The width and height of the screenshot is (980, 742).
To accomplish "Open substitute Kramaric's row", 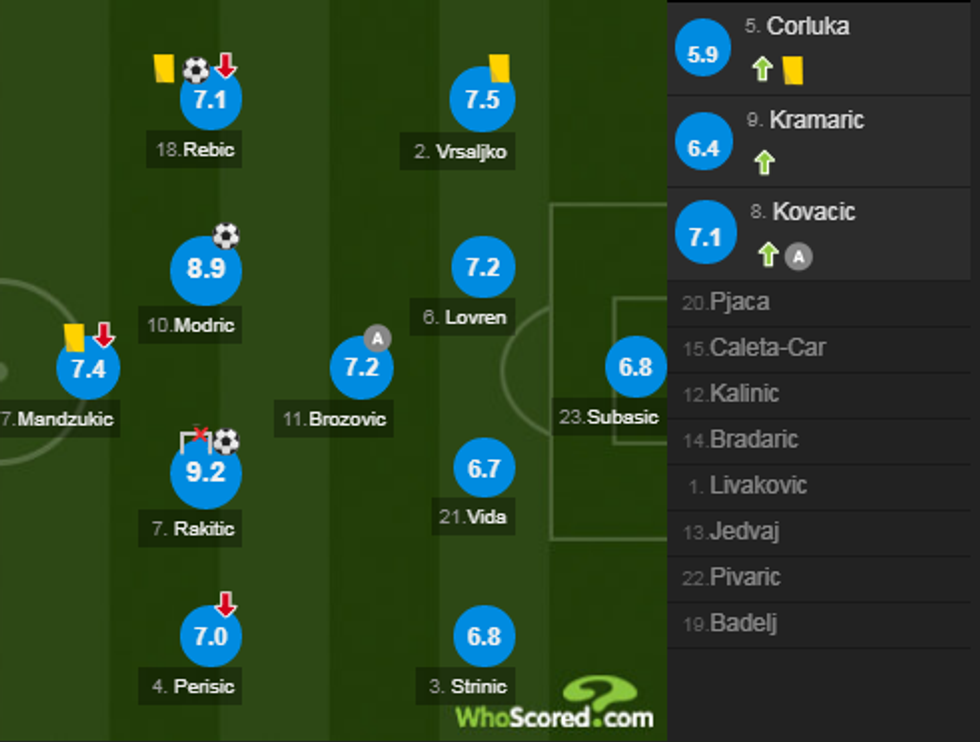I will pyautogui.click(x=816, y=121).
